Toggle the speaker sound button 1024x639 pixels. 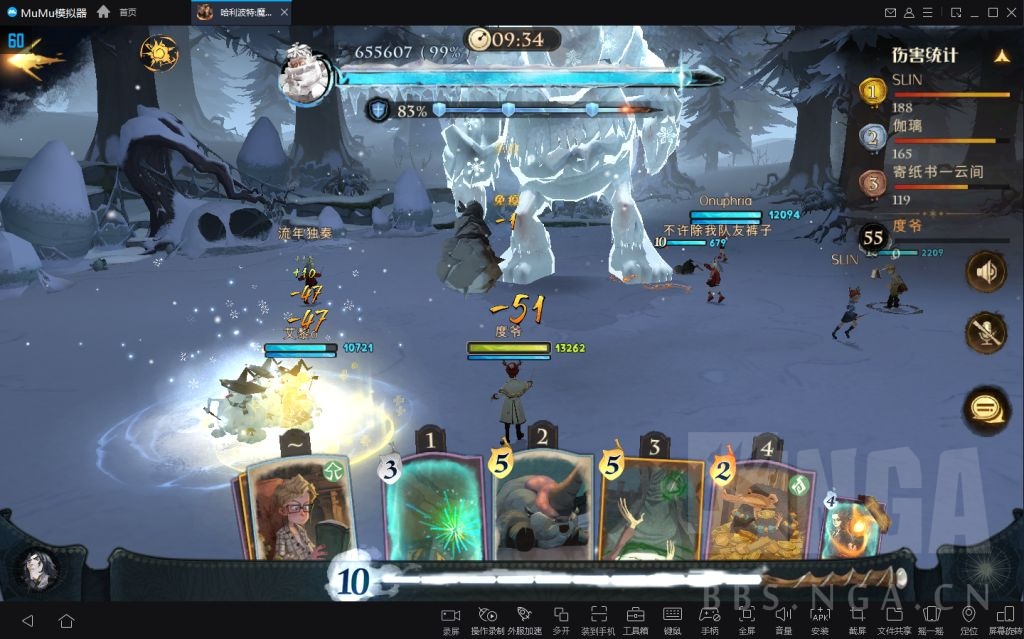pyautogui.click(x=986, y=271)
